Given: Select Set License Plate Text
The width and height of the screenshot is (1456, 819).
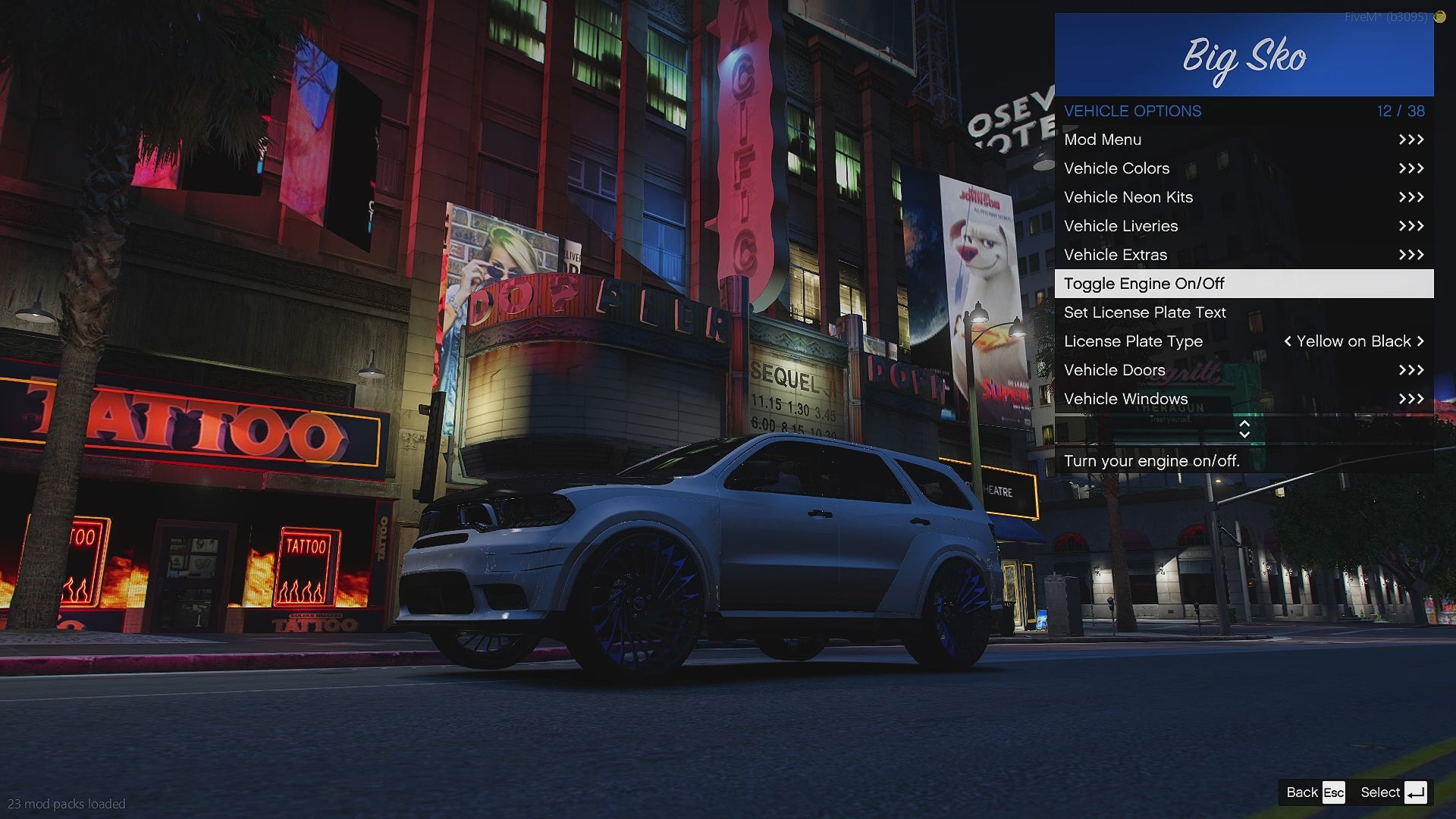Looking at the screenshot, I should (x=1244, y=312).
